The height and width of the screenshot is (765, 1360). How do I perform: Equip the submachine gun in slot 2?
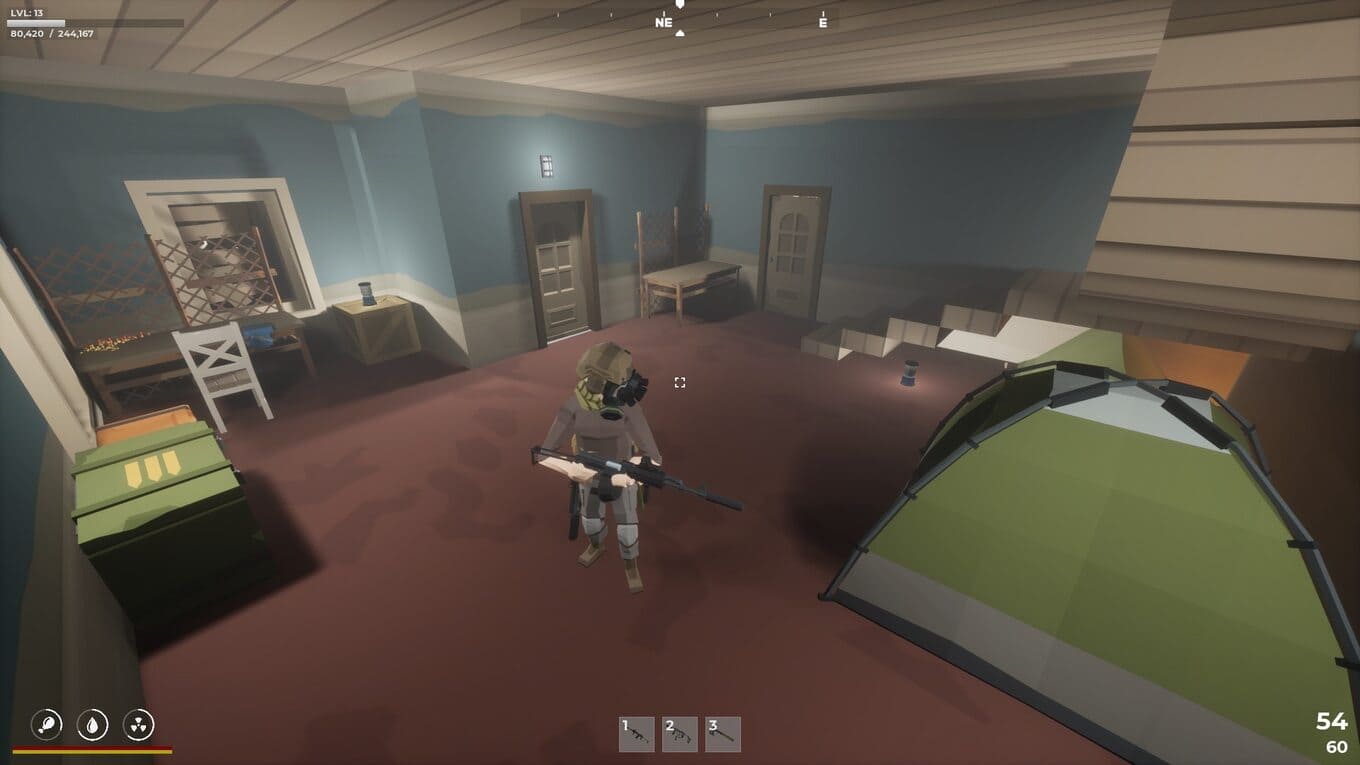(680, 734)
